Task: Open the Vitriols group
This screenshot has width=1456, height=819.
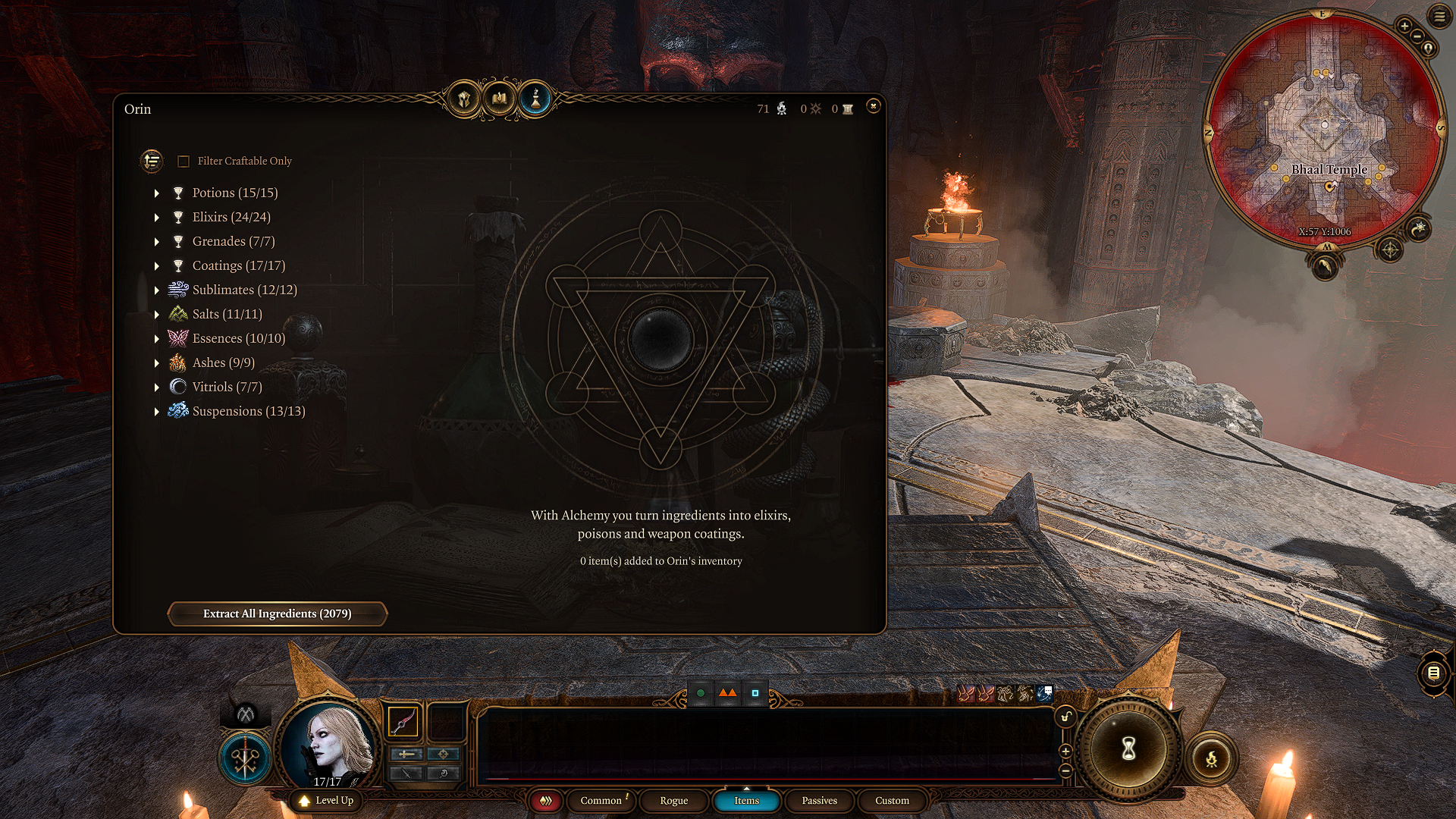Action: pos(157,388)
